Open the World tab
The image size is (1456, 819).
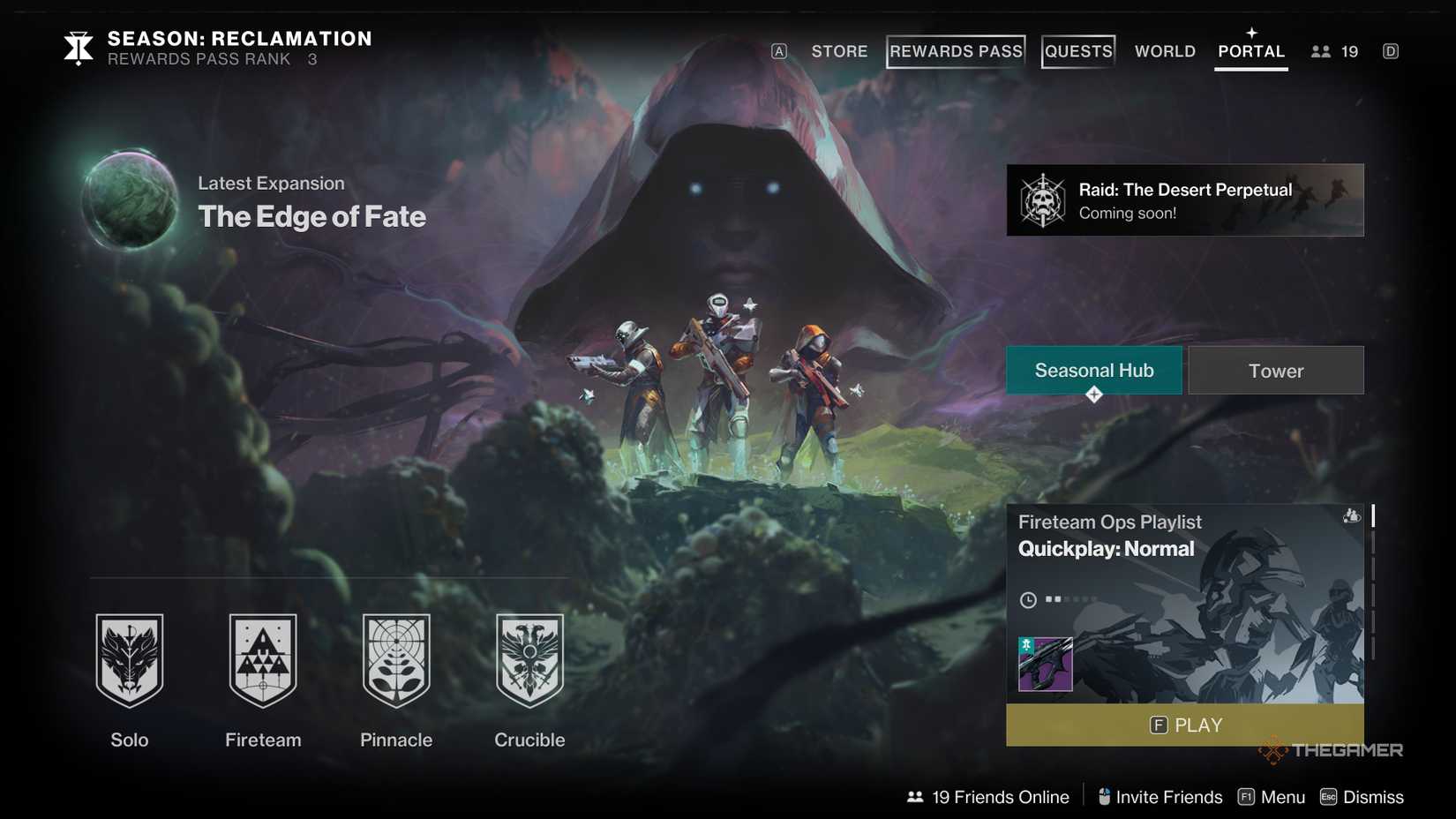[x=1164, y=51]
